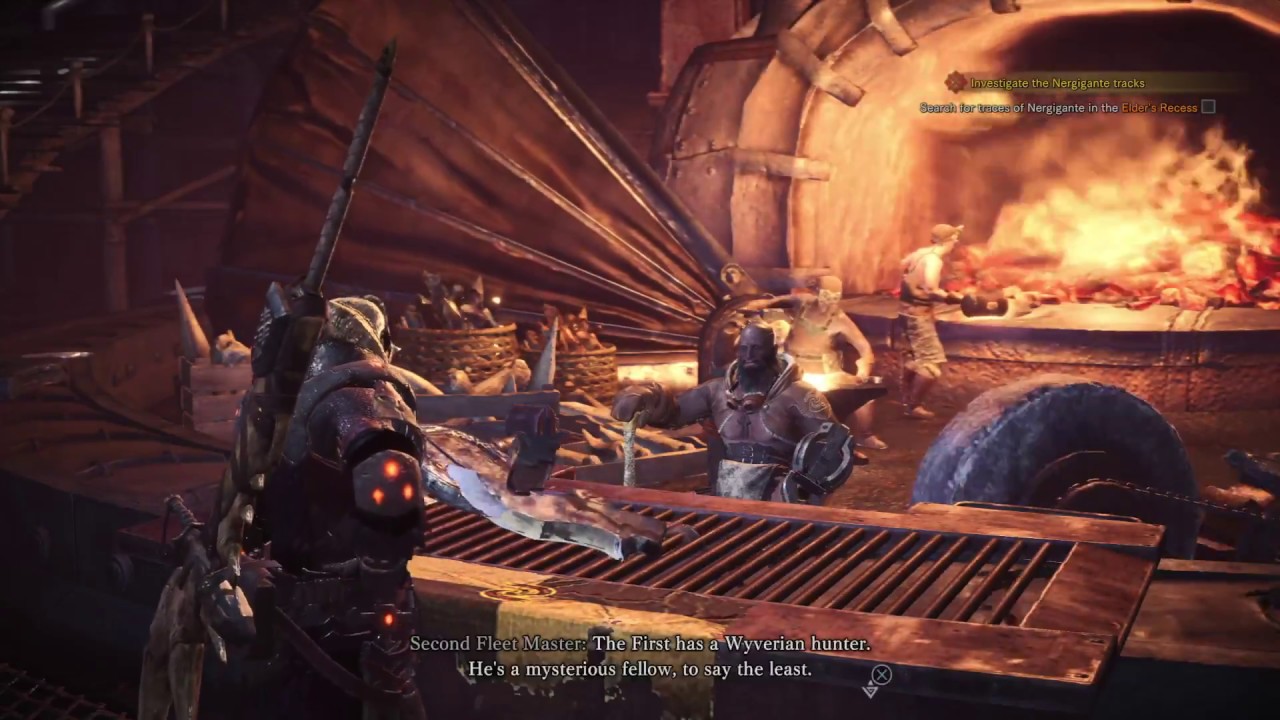
Task: Select the X button prompt icon
Action: pyautogui.click(x=882, y=674)
